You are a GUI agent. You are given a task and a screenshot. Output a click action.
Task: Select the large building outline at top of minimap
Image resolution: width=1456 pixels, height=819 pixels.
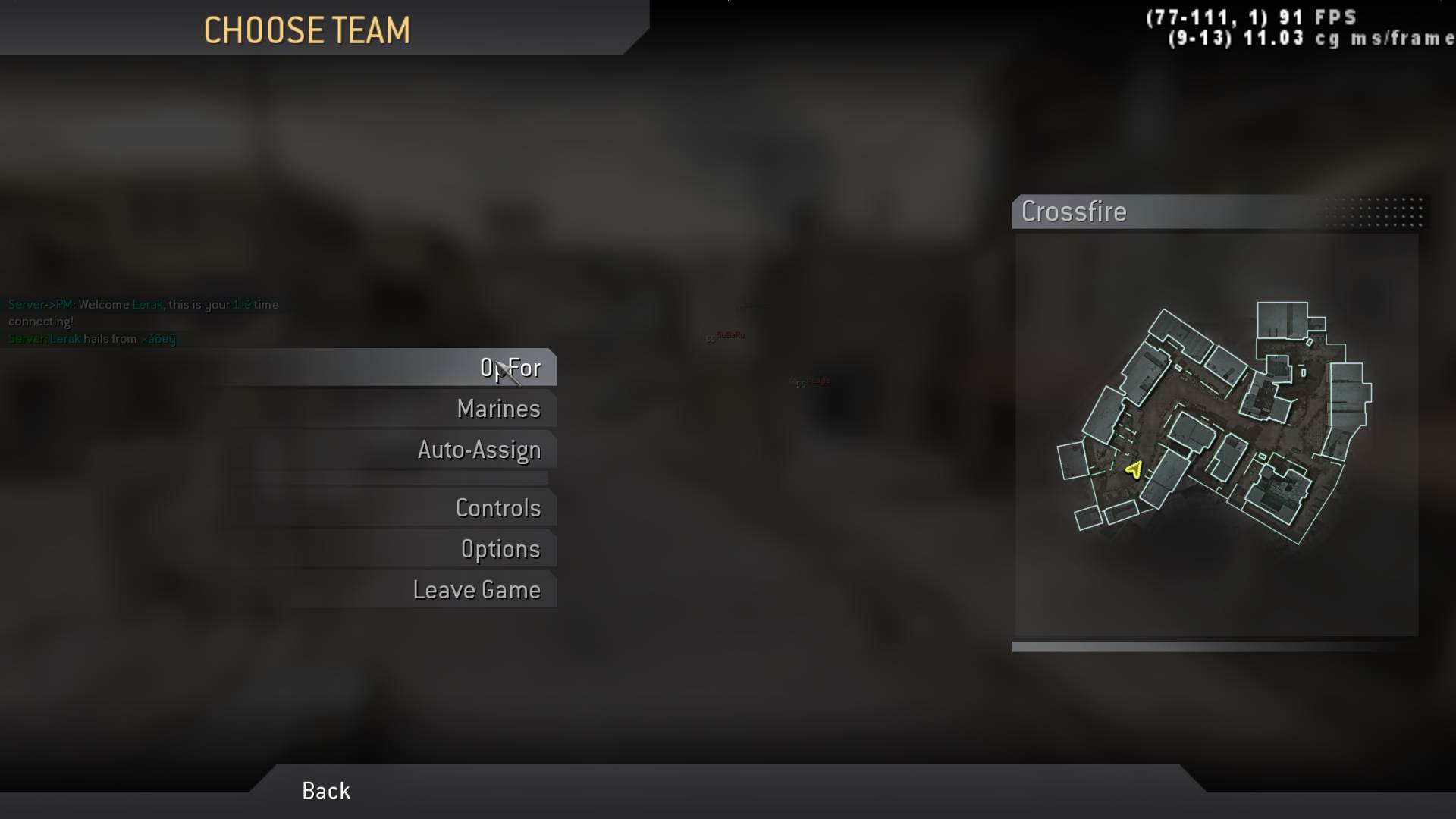1282,318
